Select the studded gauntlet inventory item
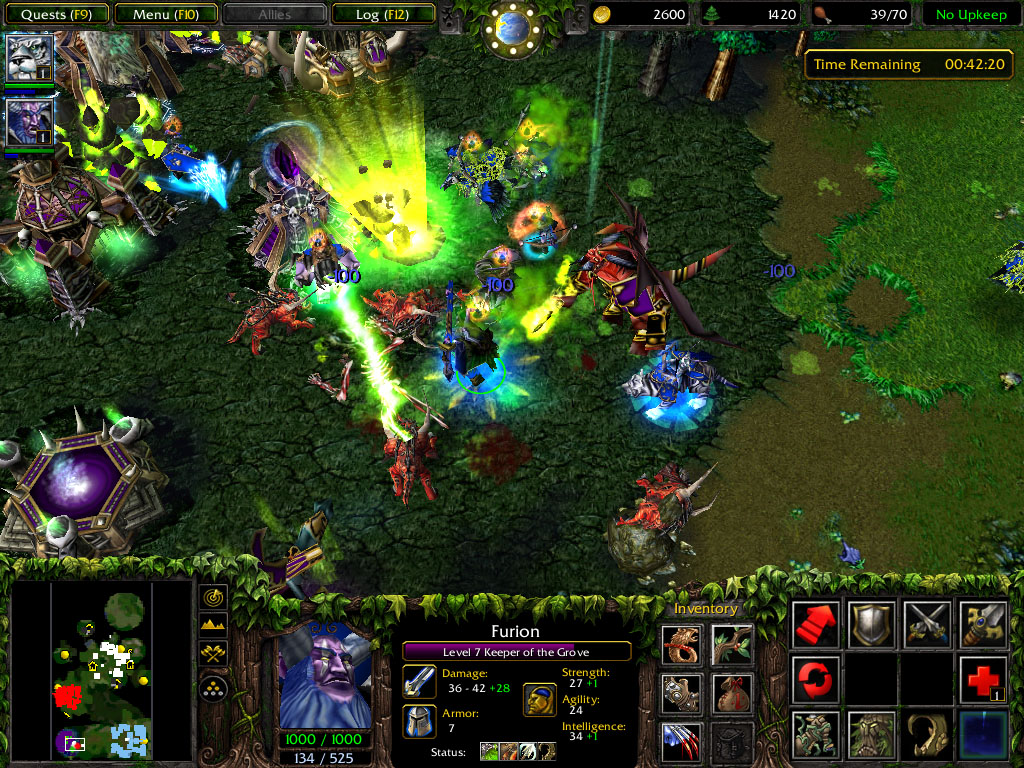Viewport: 1024px width, 768px height. pos(682,693)
